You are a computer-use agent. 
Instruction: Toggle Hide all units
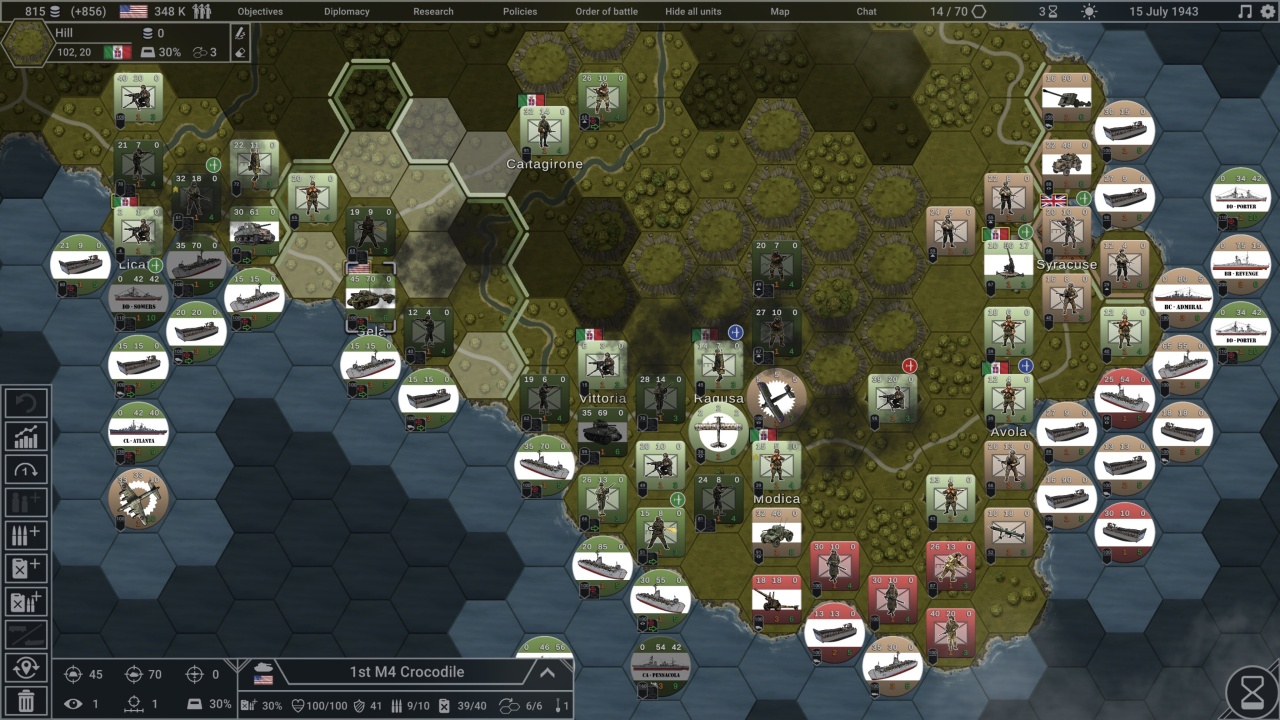coord(693,12)
